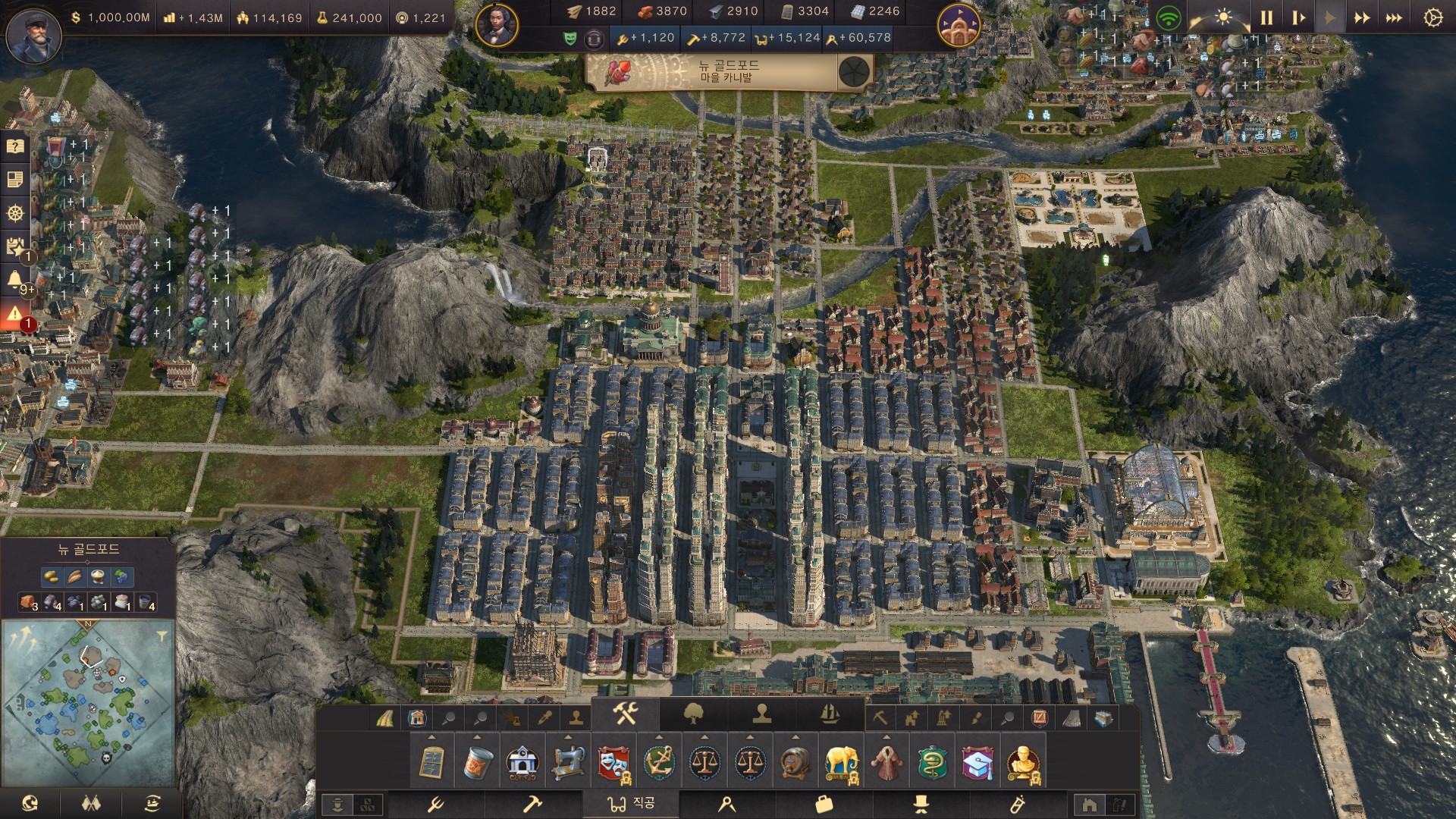Click the minimap island overview
This screenshot has height=819, width=1456.
(87, 694)
